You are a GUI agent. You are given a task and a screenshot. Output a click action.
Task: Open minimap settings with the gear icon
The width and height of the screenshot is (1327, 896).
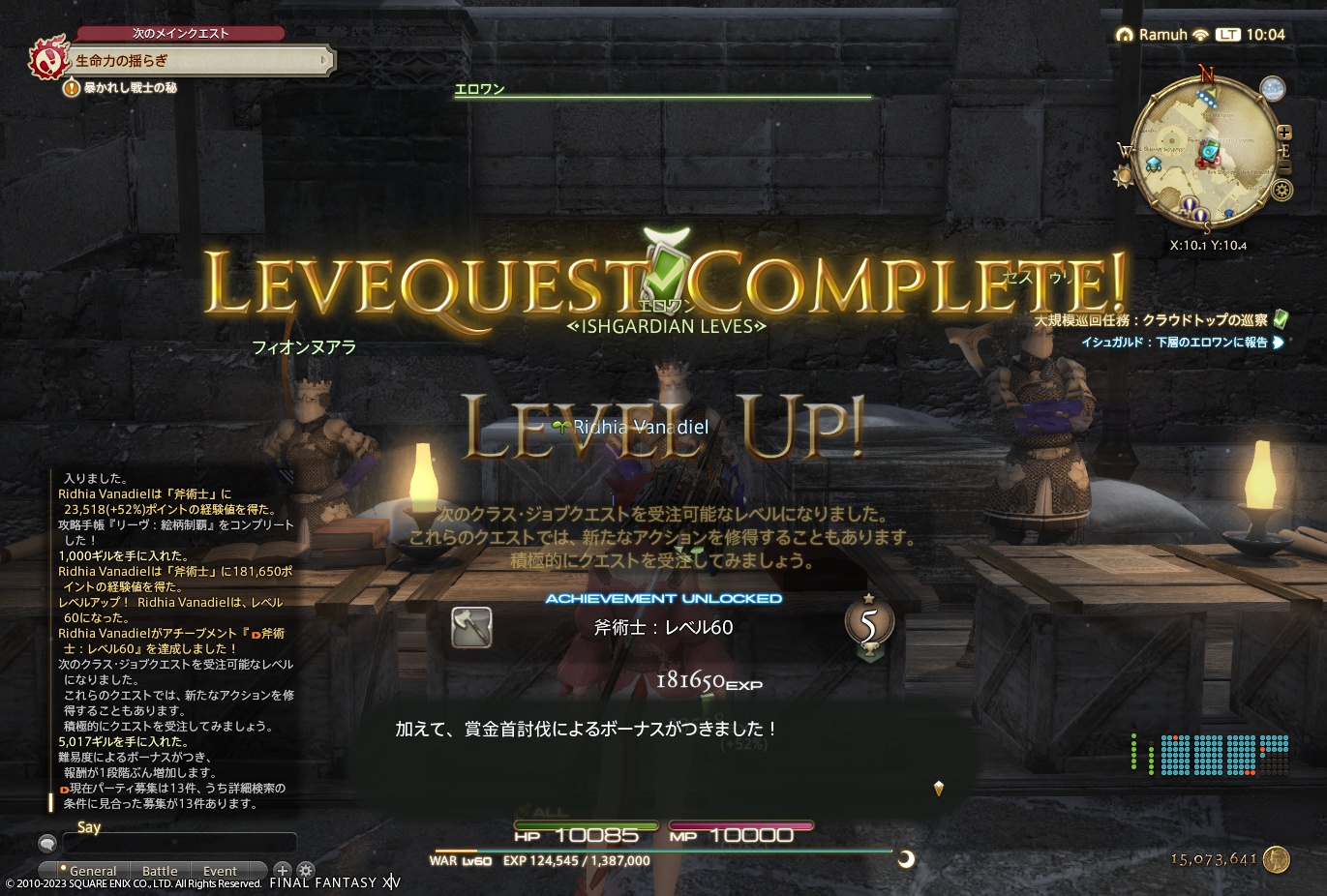1282,189
